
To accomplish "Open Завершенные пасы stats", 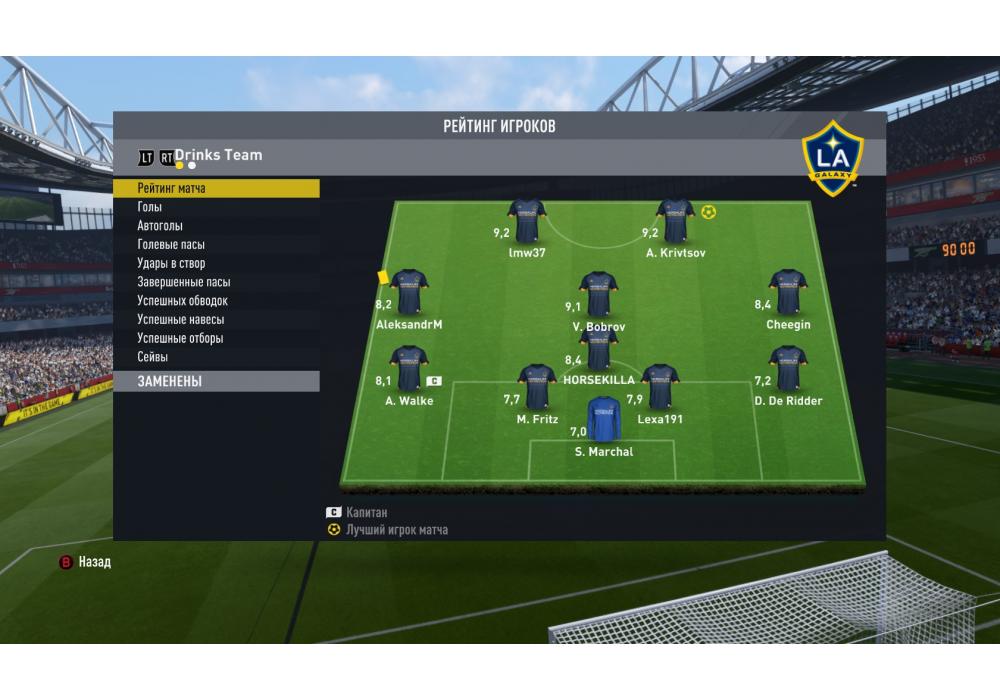I will (216, 282).
